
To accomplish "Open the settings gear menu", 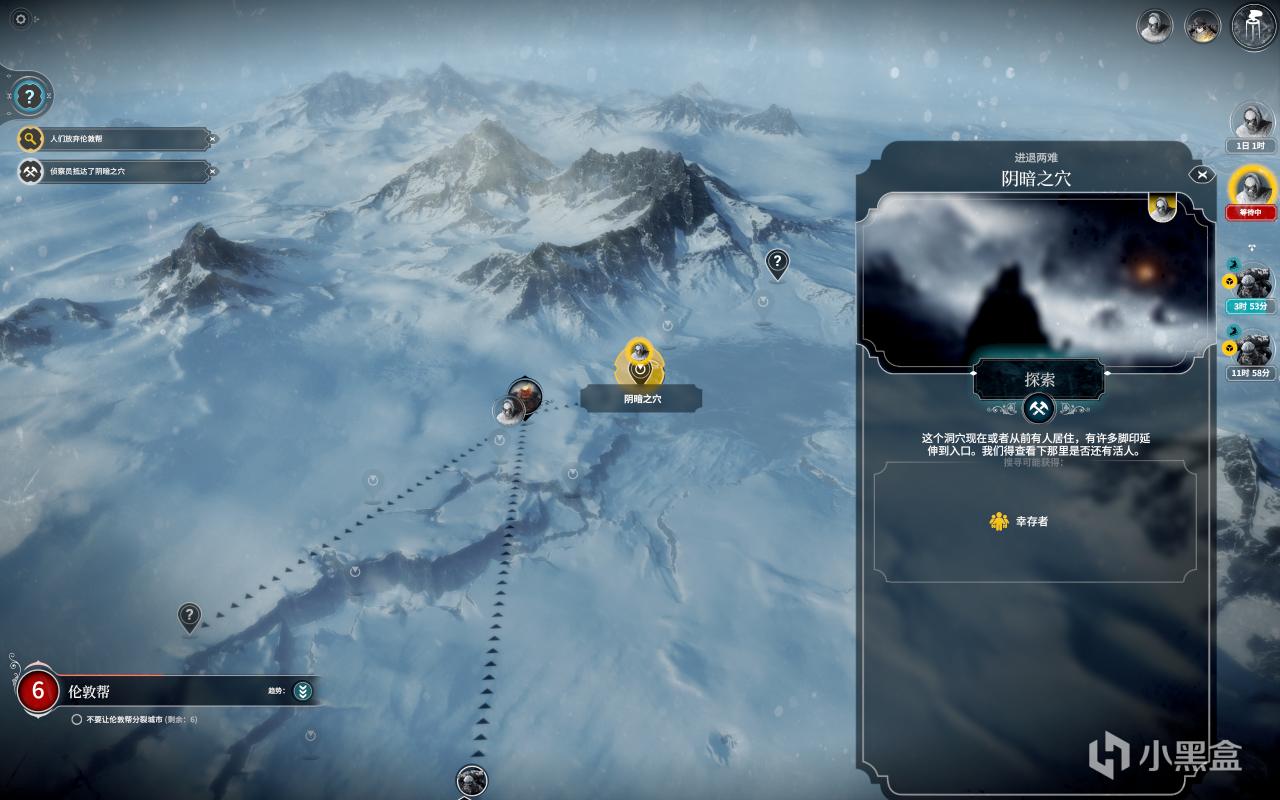I will (x=21, y=18).
